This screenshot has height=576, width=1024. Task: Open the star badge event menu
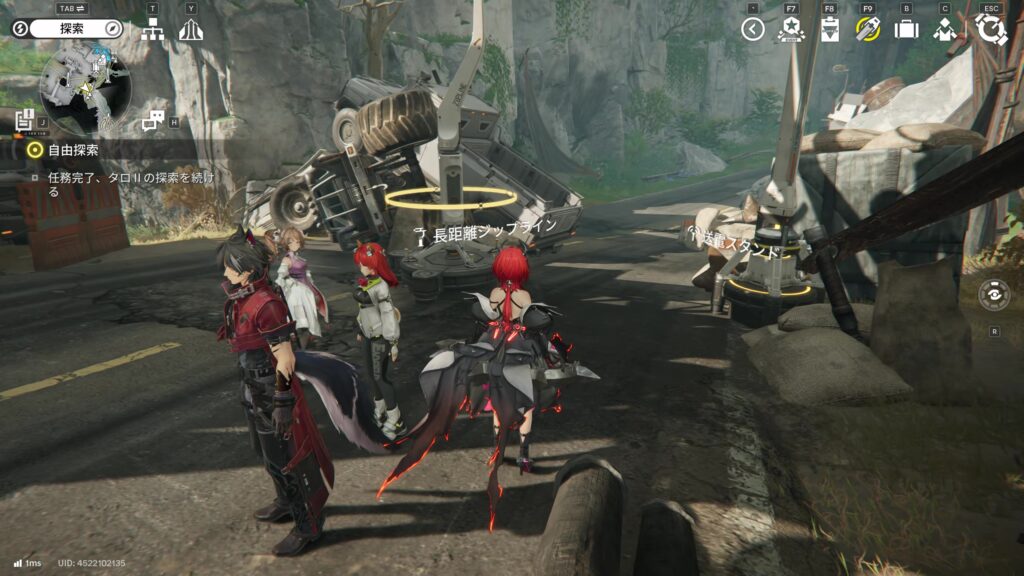790,29
